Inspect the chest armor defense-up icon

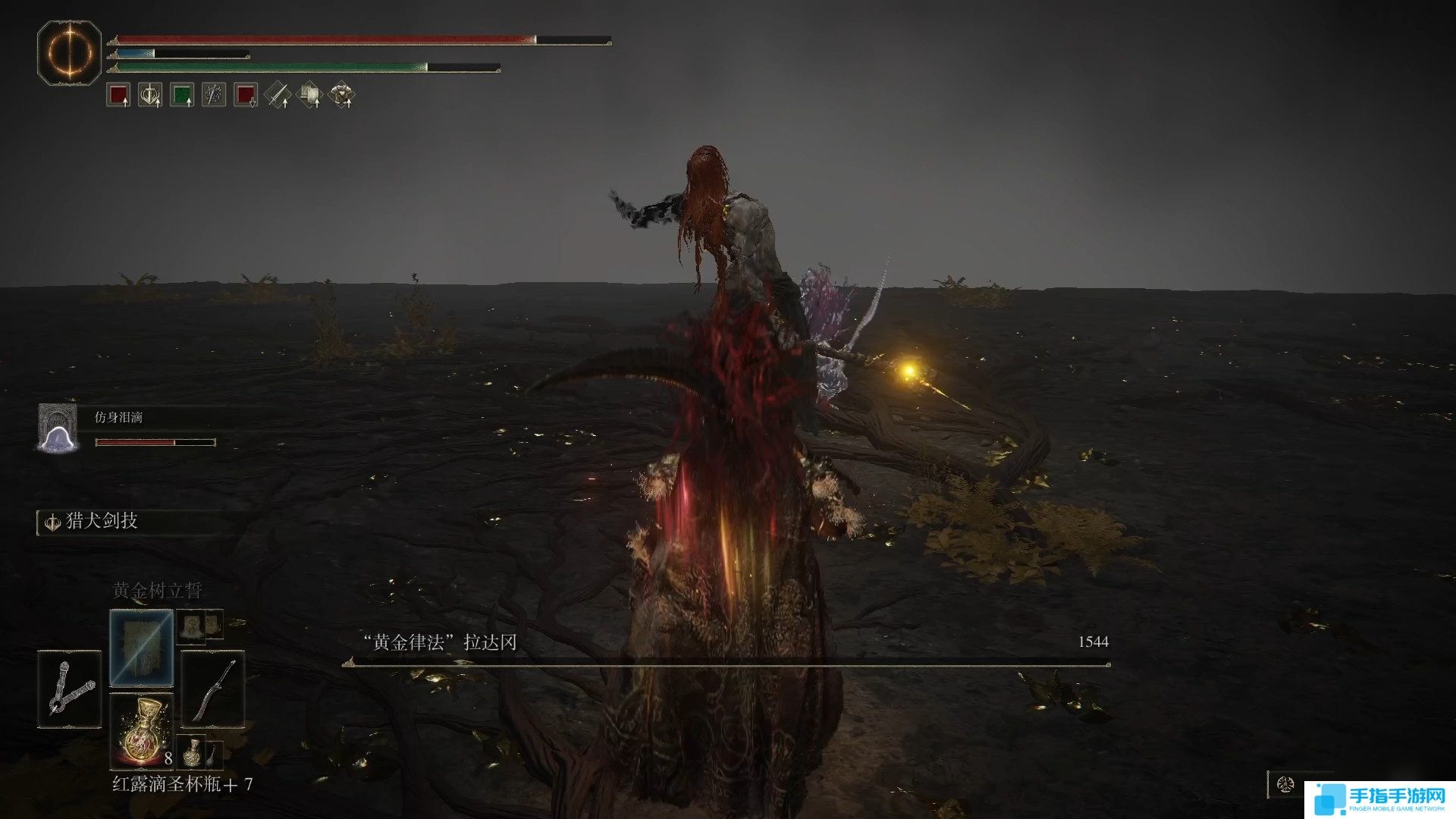click(x=341, y=96)
